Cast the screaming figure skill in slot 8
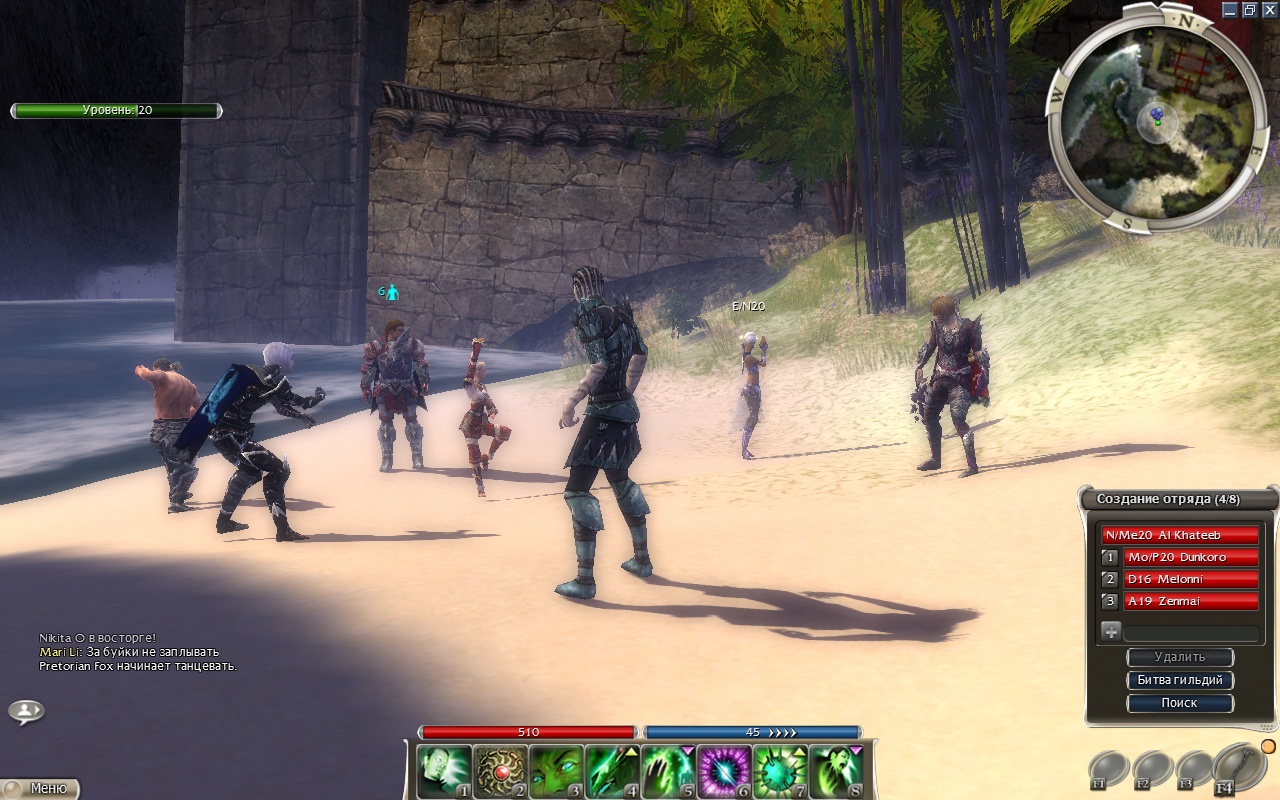1280x800 pixels. pos(836,771)
